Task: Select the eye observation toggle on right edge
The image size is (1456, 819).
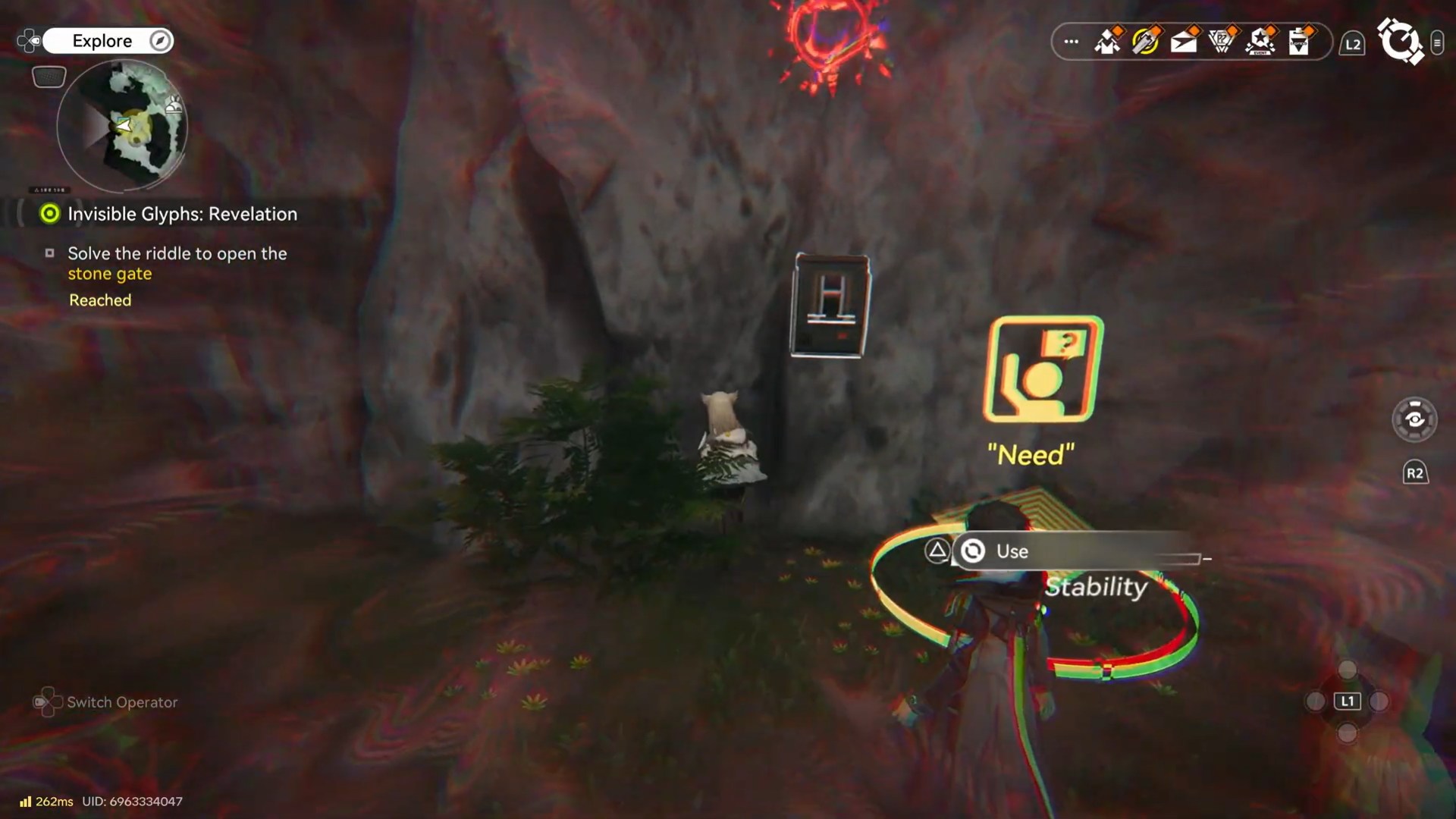Action: point(1415,419)
